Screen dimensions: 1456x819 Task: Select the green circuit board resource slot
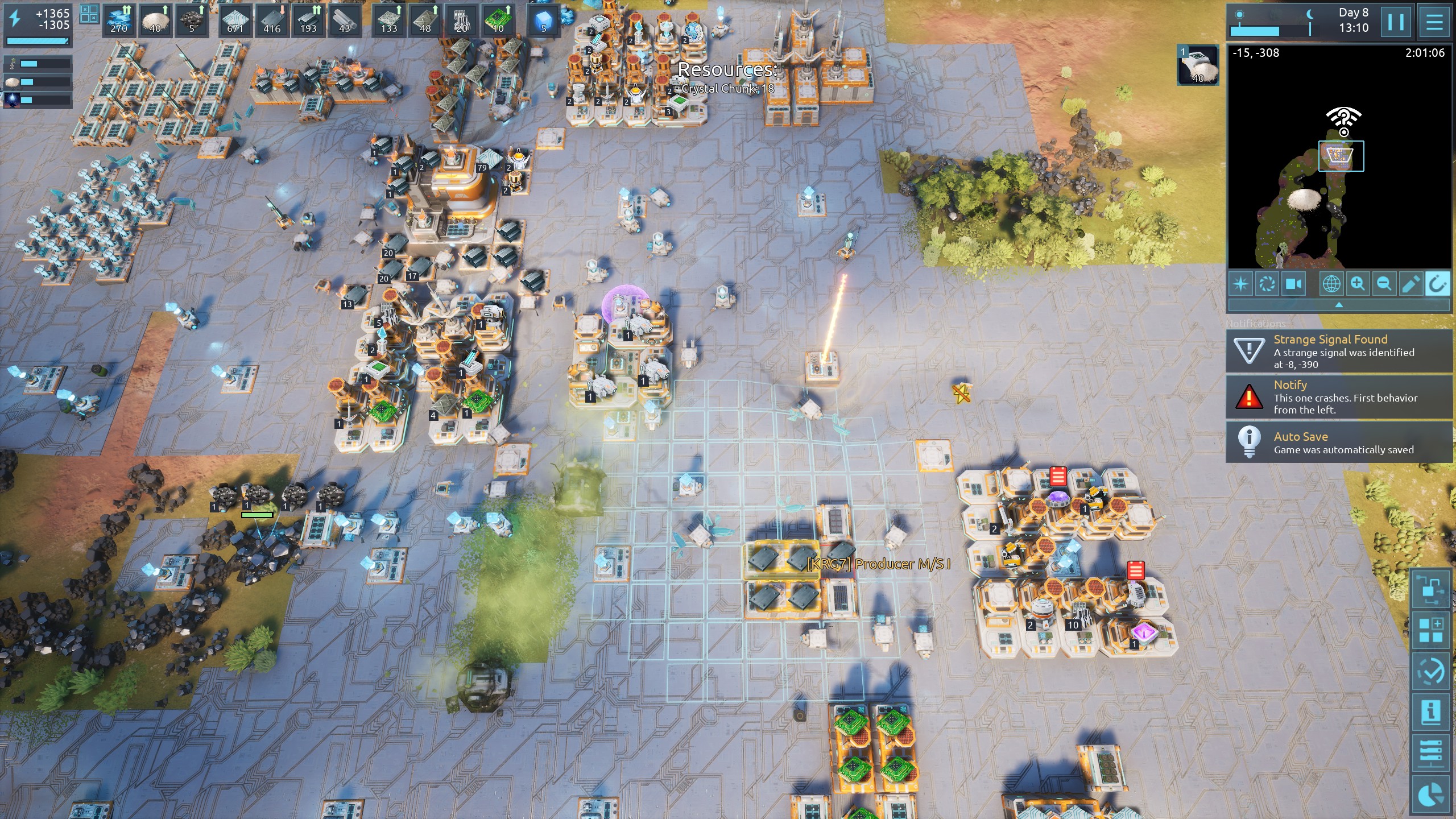tap(498, 20)
